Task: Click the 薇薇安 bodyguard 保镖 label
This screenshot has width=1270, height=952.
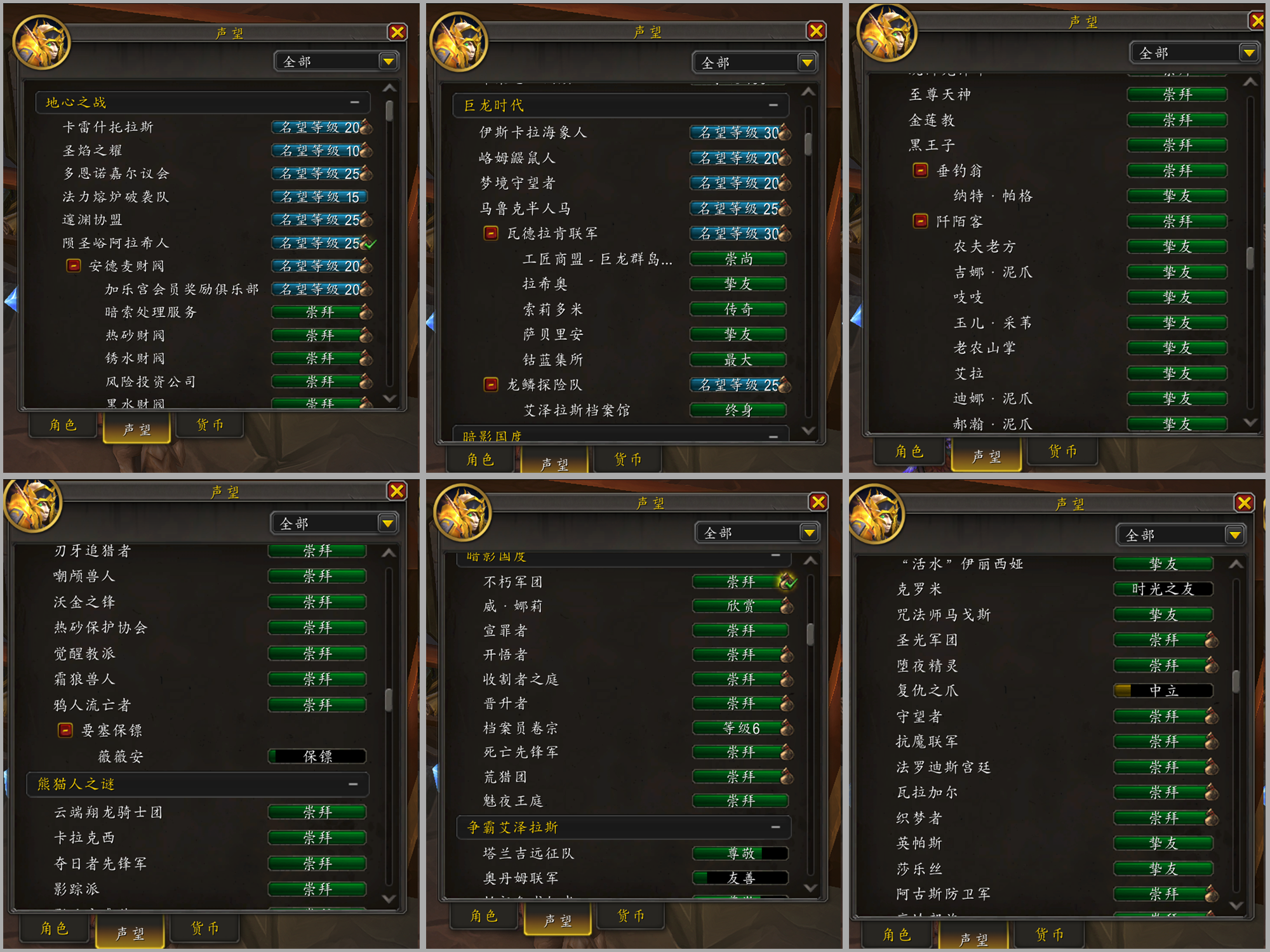Action: tap(317, 756)
